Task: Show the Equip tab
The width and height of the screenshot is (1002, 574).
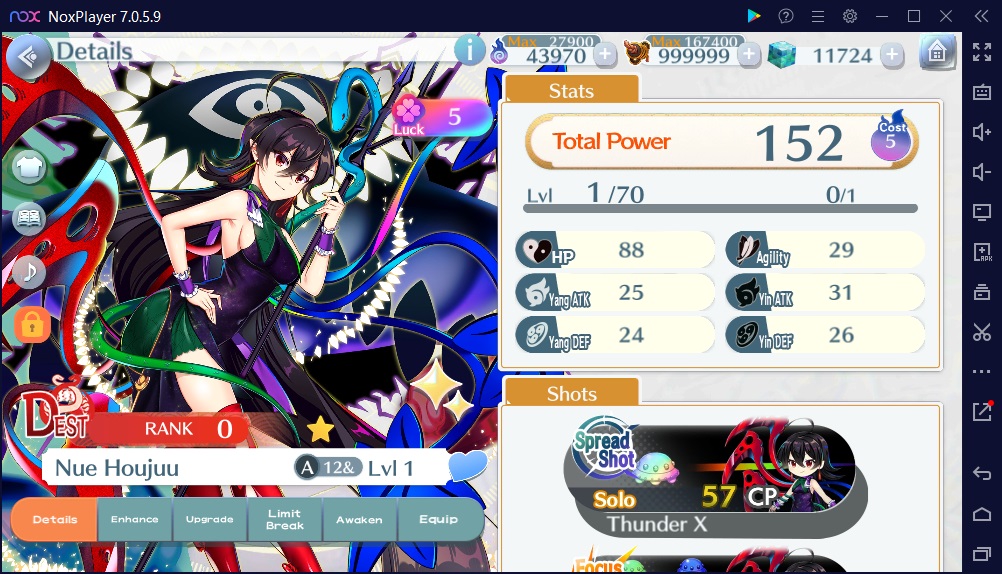Action: pyautogui.click(x=438, y=520)
